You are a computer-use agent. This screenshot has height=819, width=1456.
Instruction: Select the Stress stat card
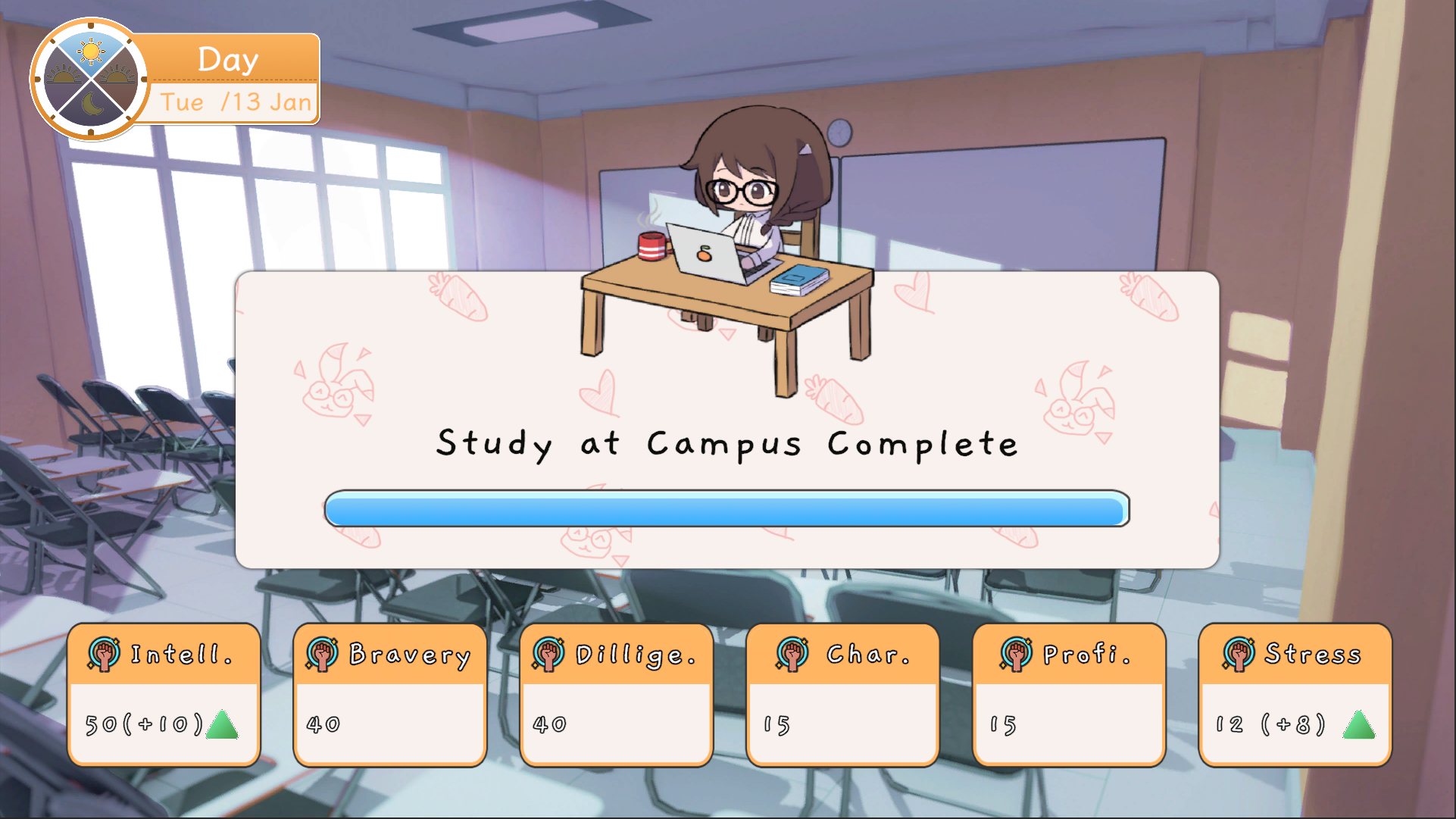tap(1295, 694)
